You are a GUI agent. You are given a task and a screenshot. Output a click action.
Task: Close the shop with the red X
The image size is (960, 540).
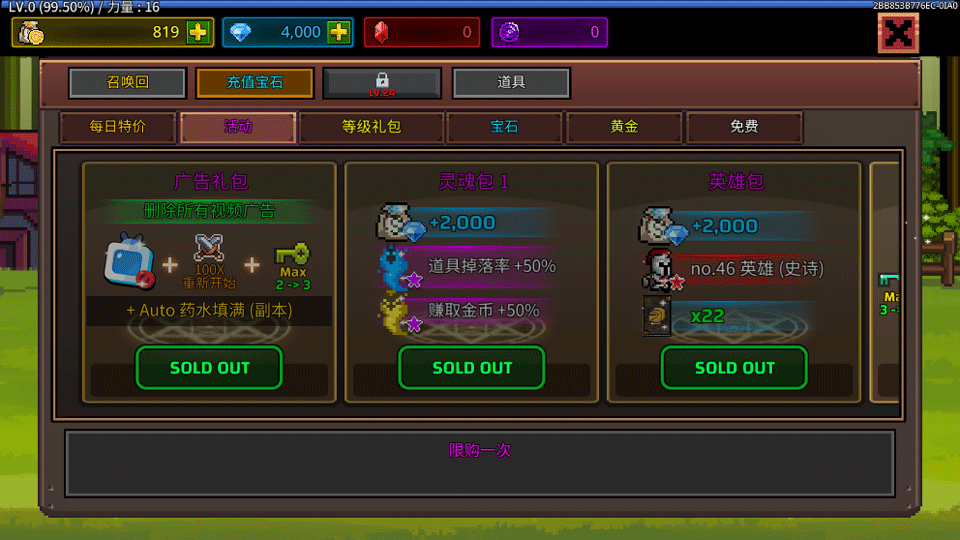(898, 35)
